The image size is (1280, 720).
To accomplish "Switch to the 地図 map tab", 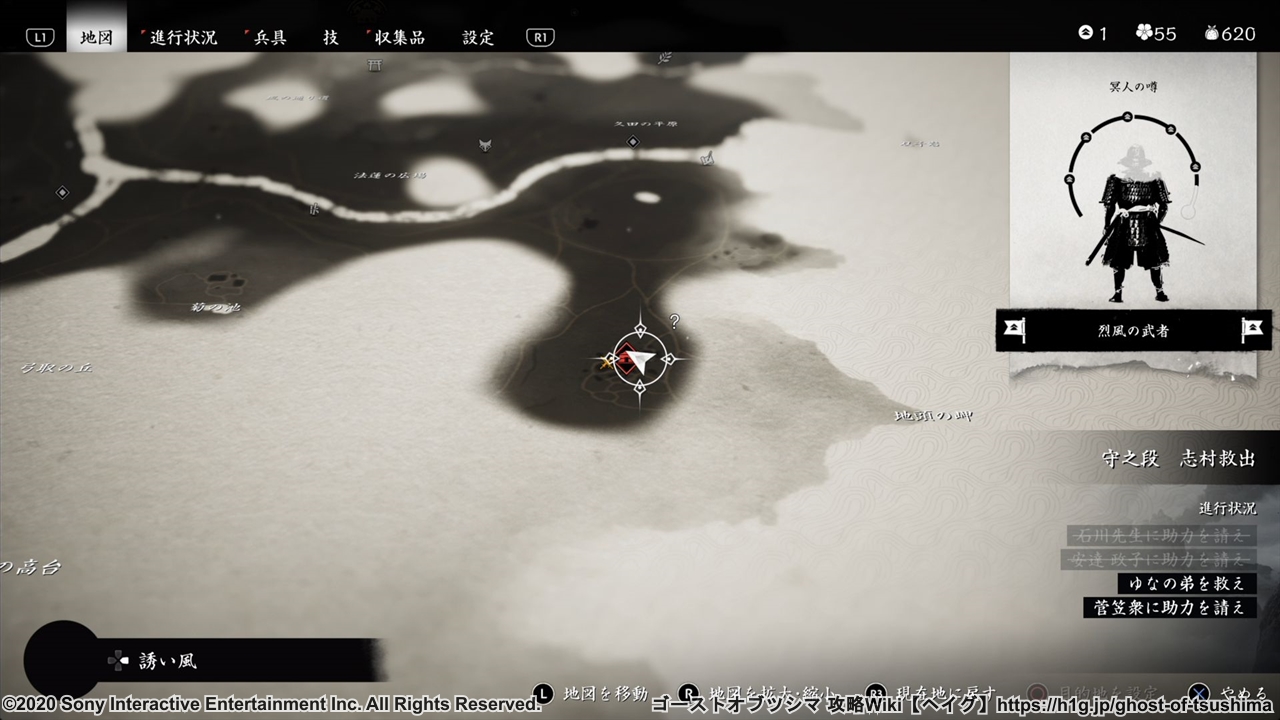I will (x=97, y=37).
